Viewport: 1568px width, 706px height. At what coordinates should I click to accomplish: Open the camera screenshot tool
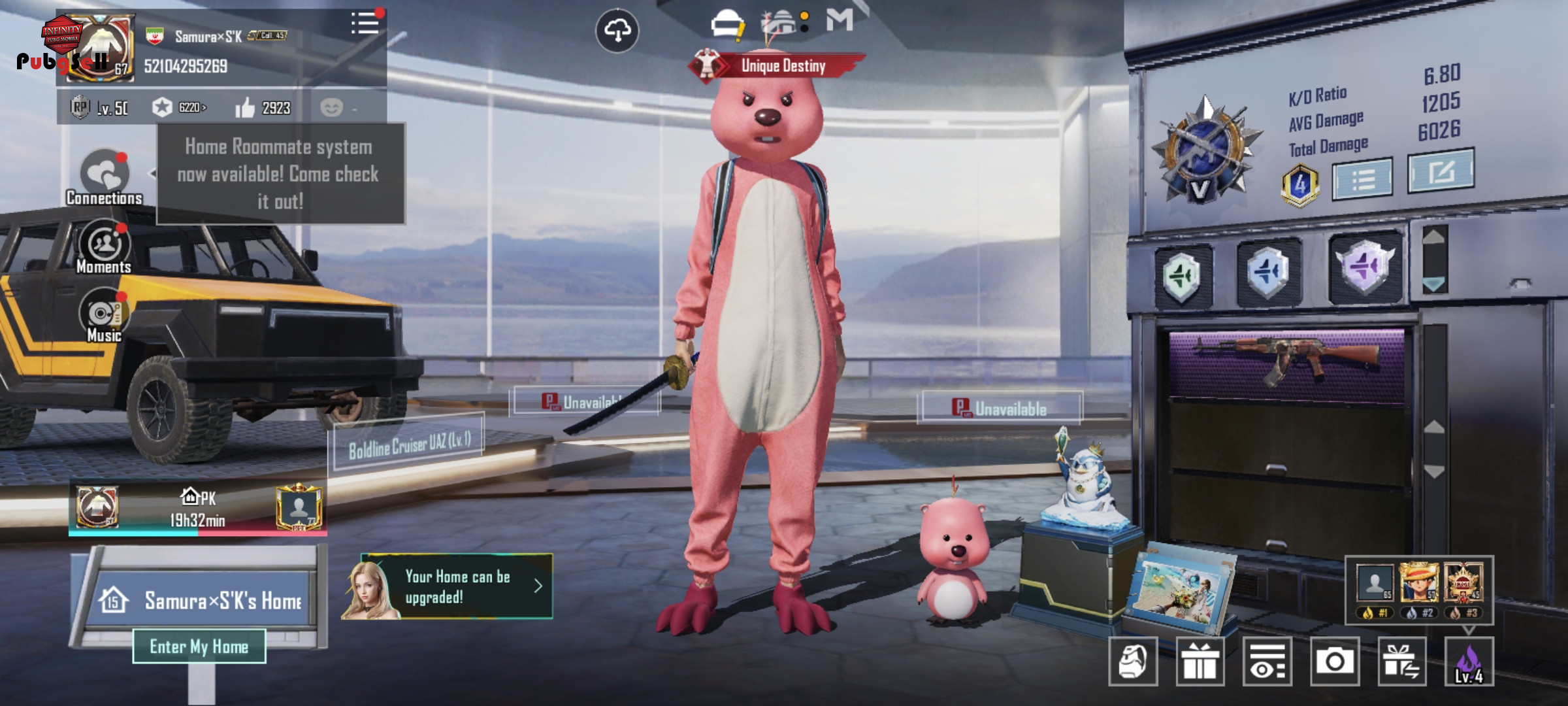click(x=1334, y=662)
